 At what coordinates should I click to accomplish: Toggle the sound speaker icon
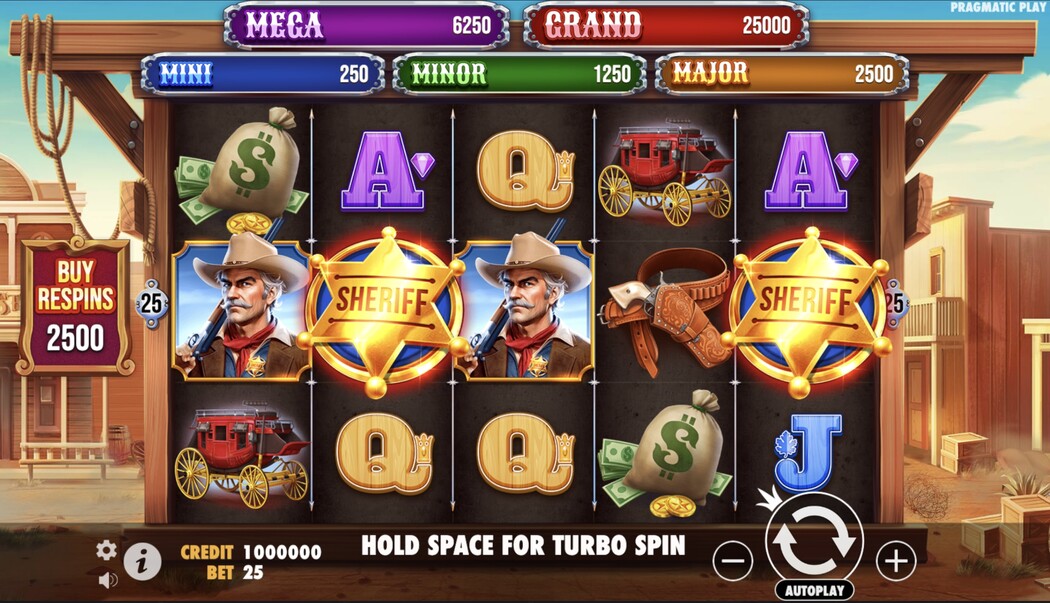107,580
